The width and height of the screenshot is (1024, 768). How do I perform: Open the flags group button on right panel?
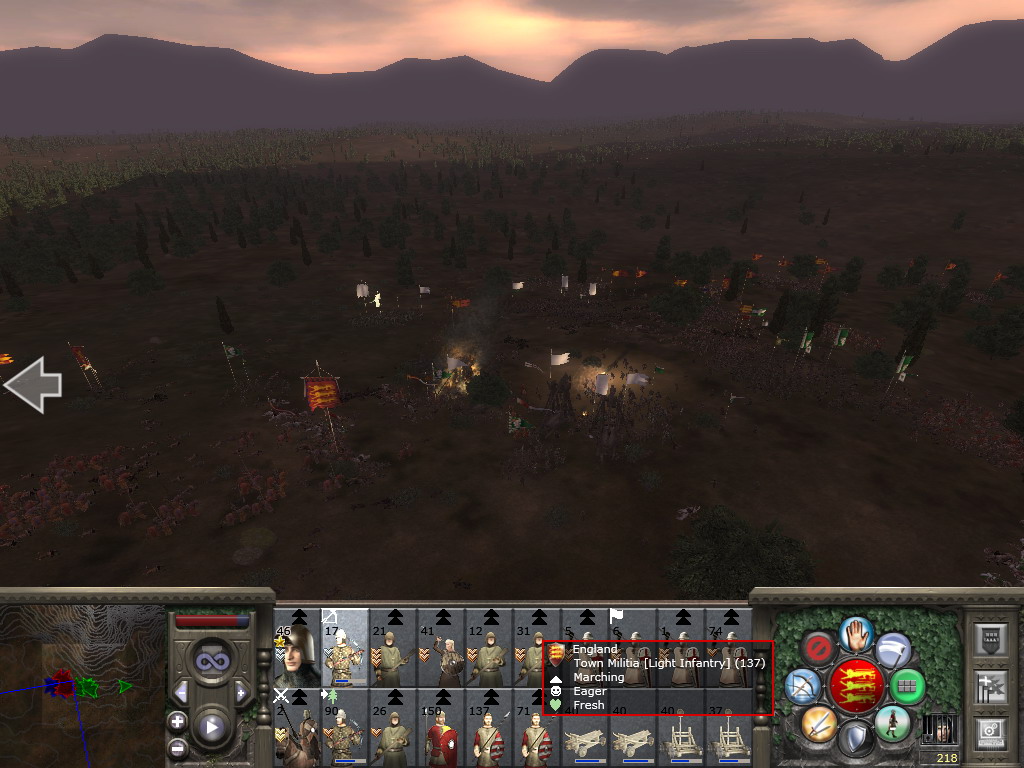[989, 685]
